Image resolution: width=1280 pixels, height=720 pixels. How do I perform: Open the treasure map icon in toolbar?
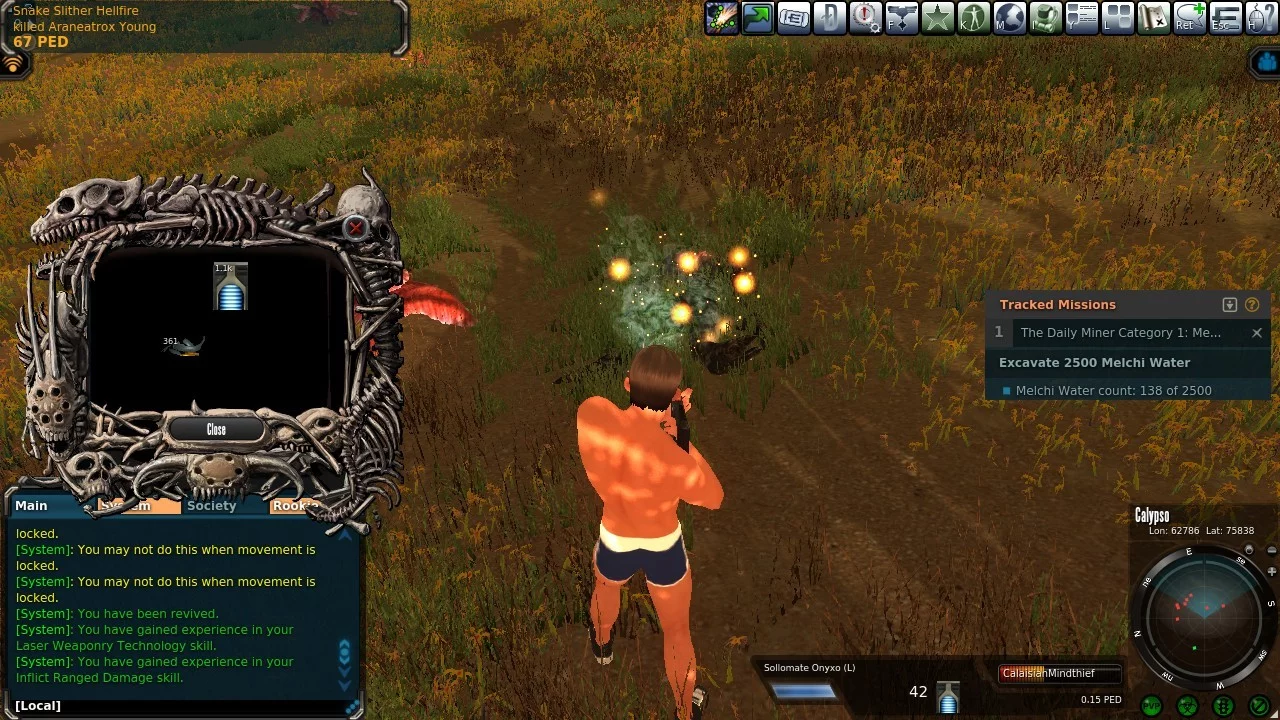[1154, 18]
